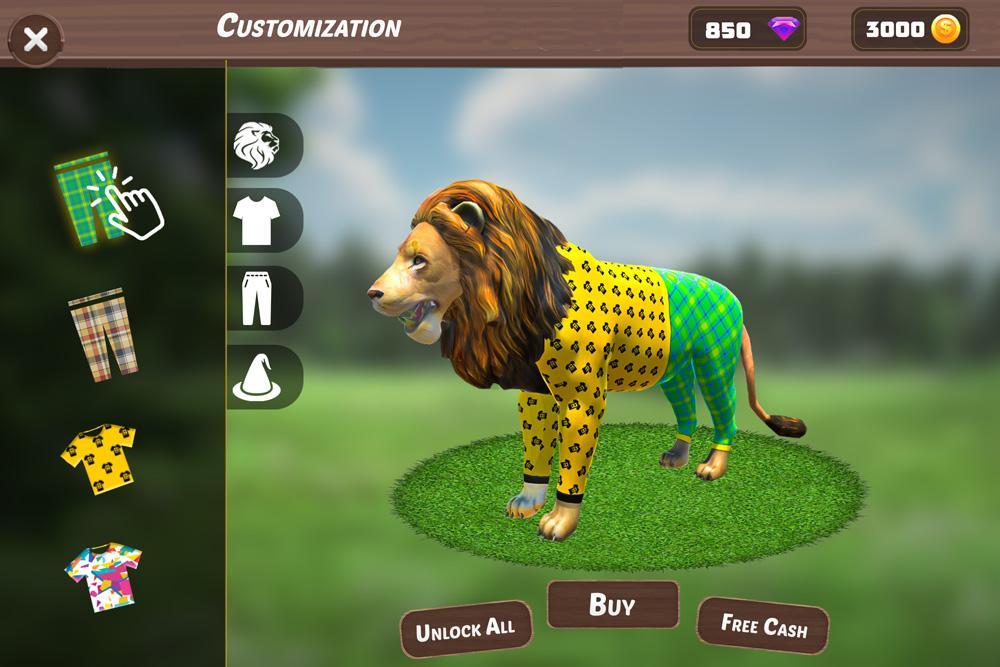1000x667 pixels.
Task: Close the Customization screen
Action: pos(36,40)
